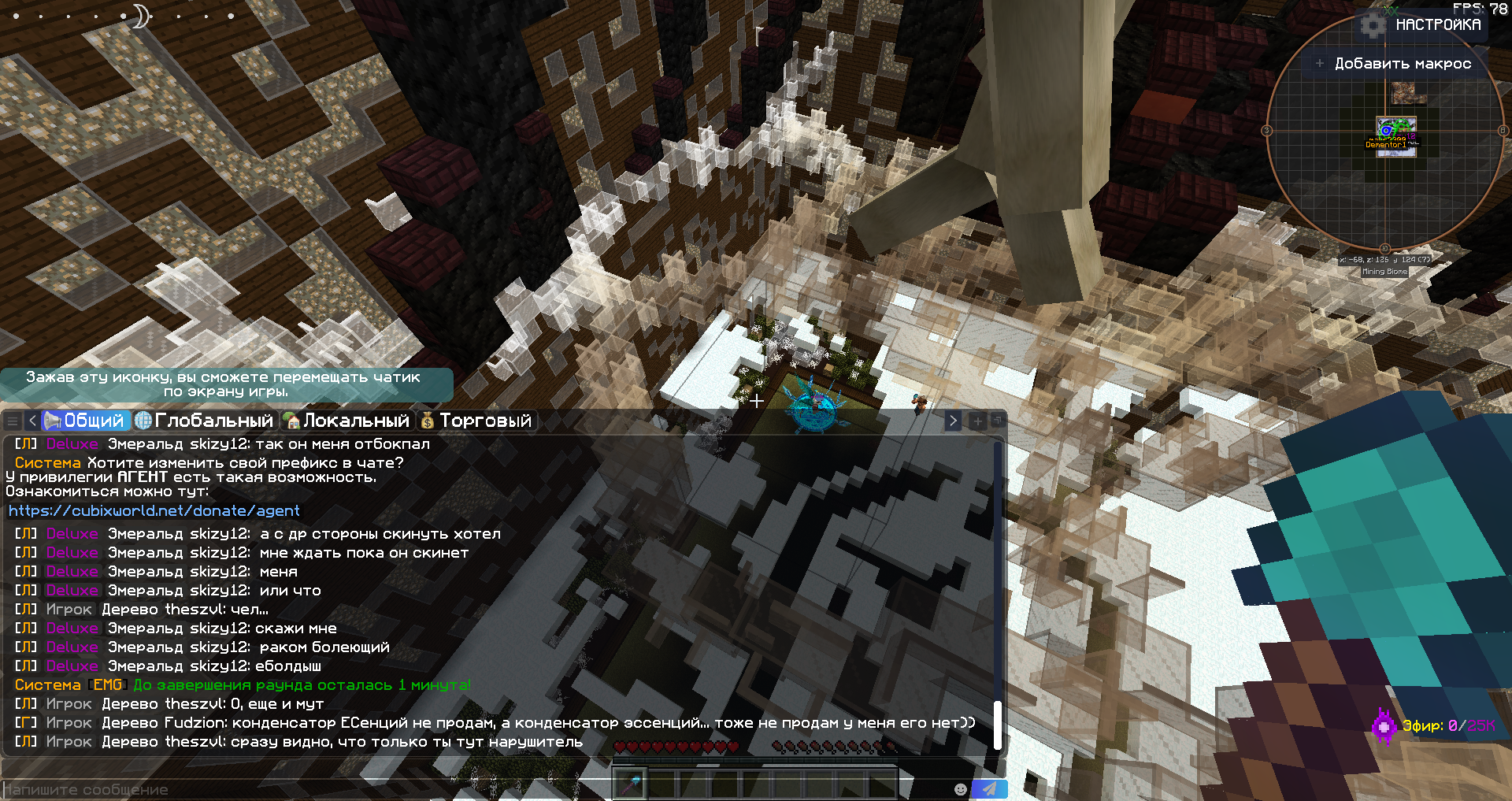Click the chat window pop-out icon

(x=997, y=421)
